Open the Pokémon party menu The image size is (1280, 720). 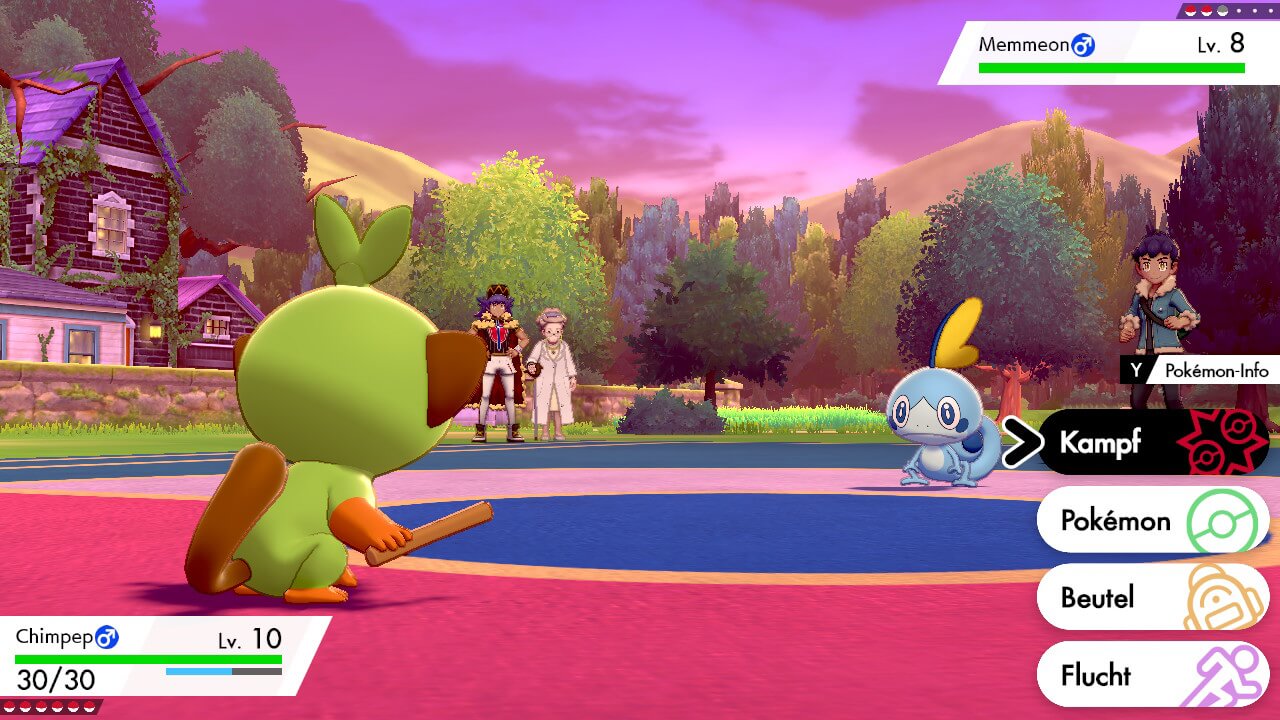click(x=1150, y=520)
